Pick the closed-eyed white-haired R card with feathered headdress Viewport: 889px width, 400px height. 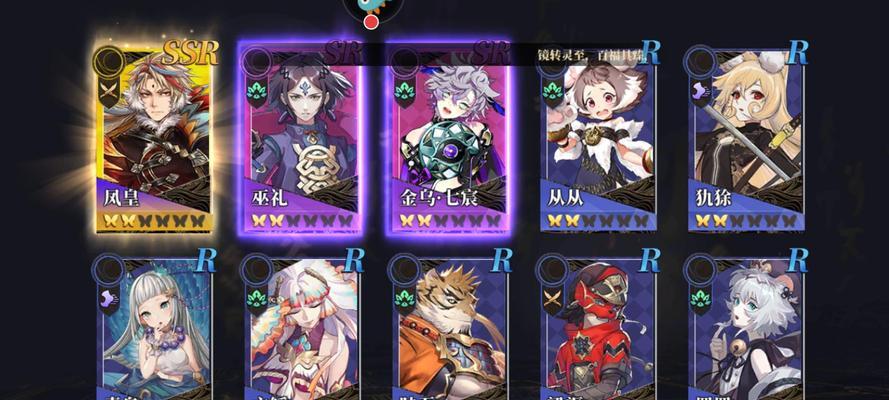pyautogui.click(x=303, y=330)
